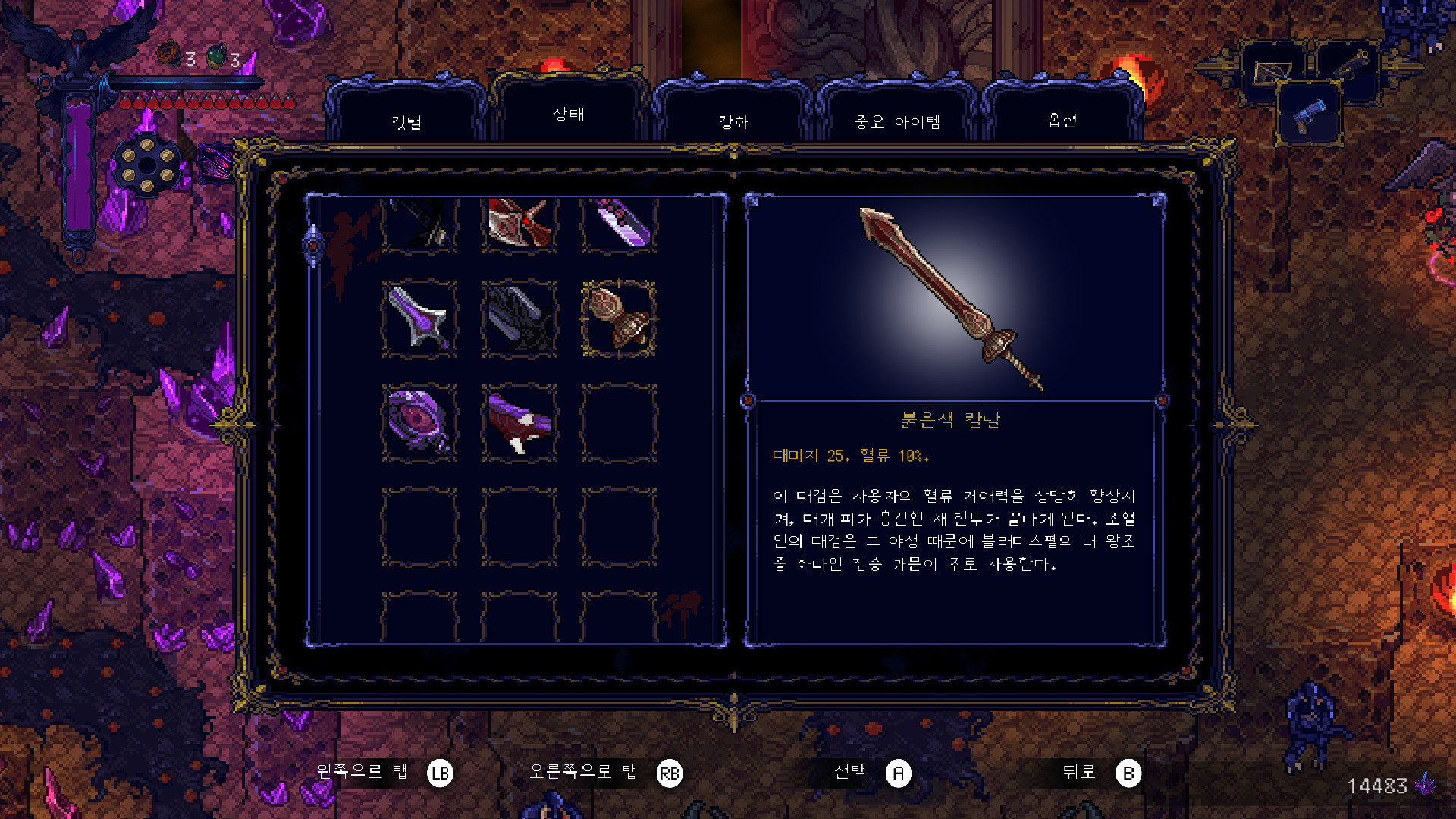This screenshot has height=819, width=1456.
Task: Pick the purple and silver dagger slot
Action: click(419, 318)
